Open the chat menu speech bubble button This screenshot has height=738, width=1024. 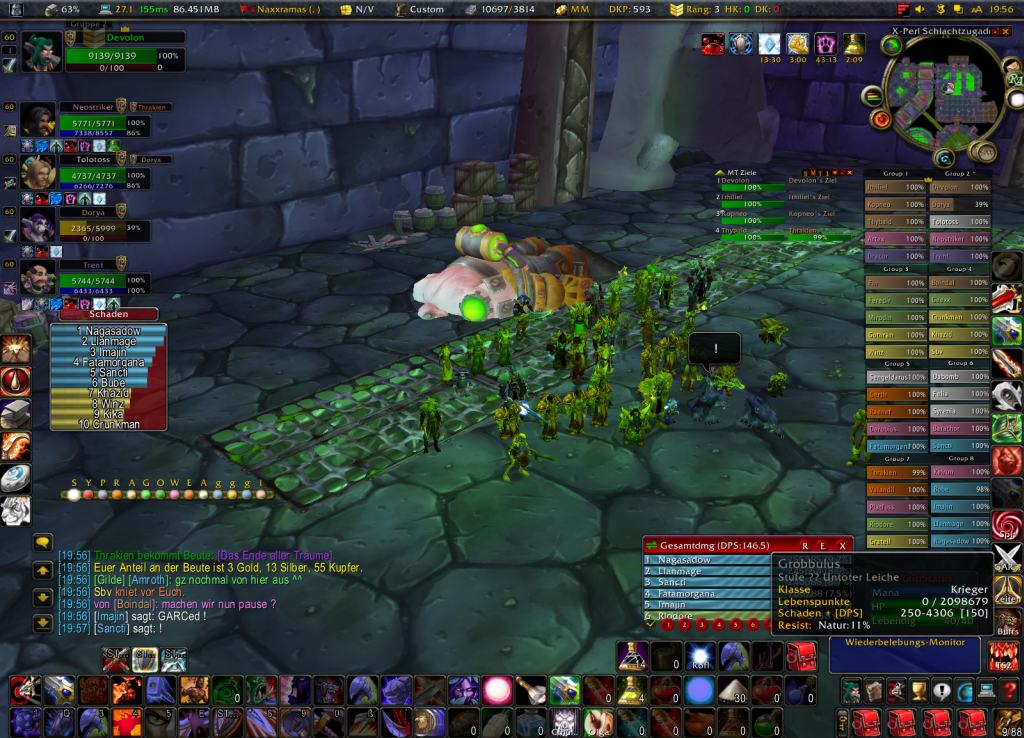pos(43,543)
